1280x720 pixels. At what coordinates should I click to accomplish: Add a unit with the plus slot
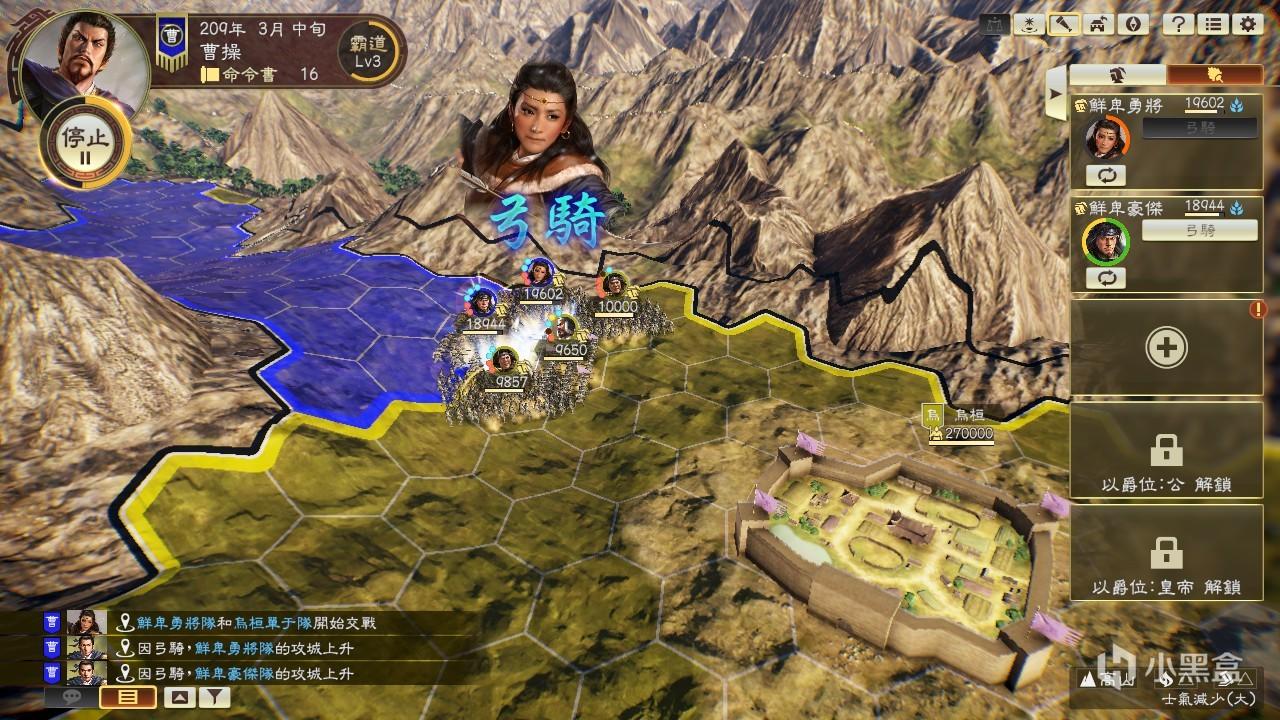(x=1166, y=348)
